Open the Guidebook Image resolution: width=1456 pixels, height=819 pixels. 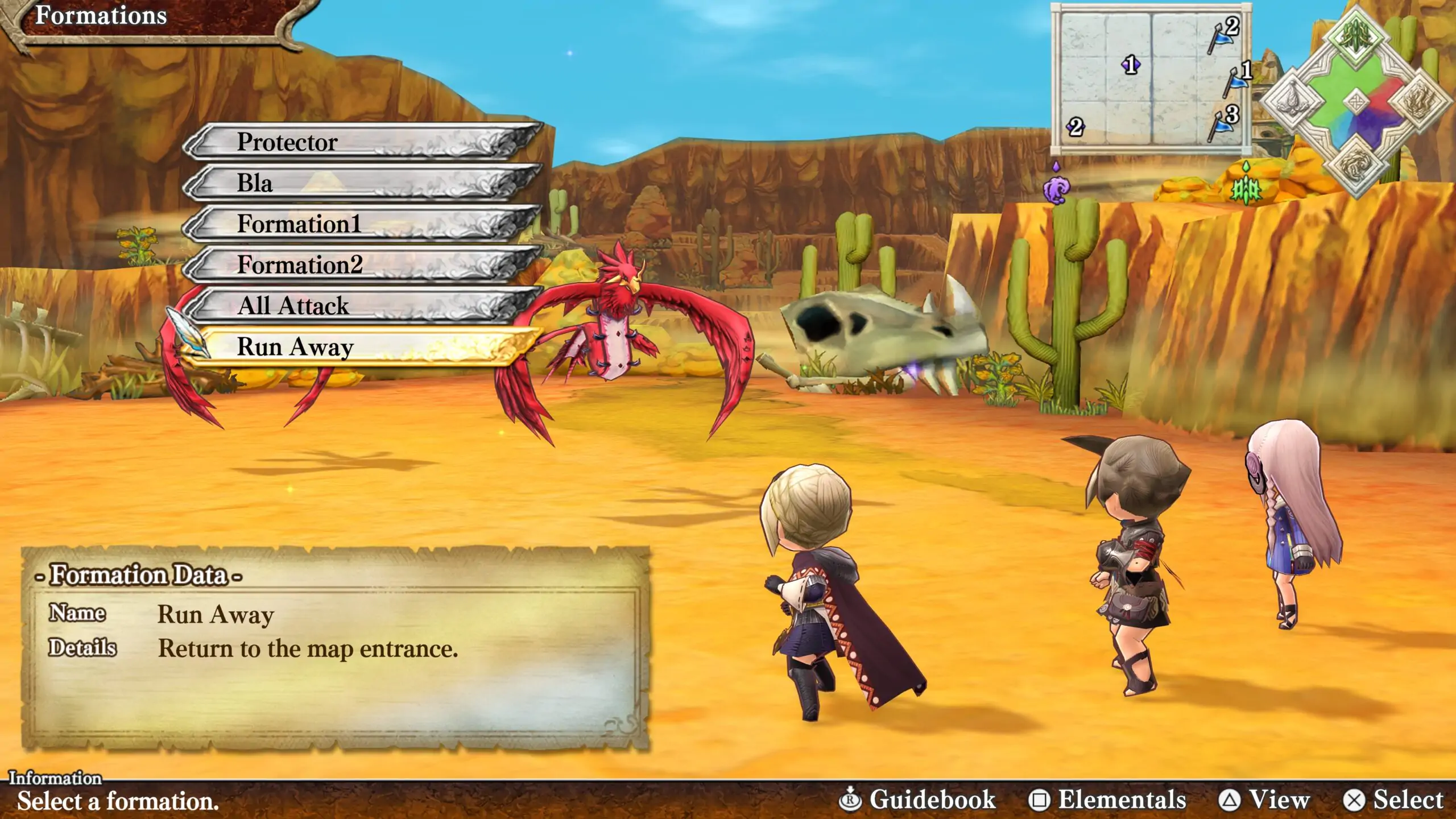pyautogui.click(x=917, y=800)
